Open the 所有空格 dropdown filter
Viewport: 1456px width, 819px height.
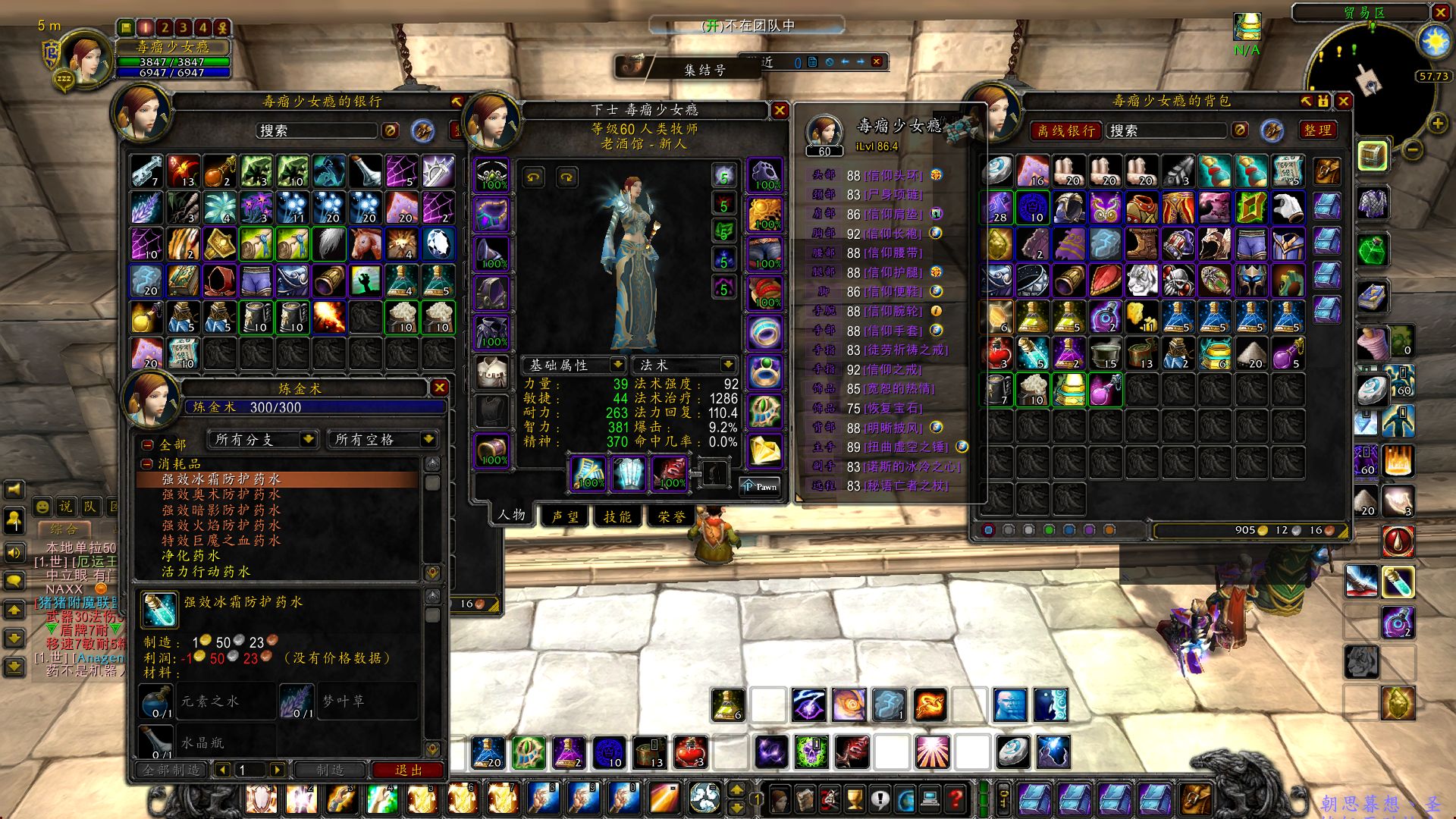click(384, 440)
